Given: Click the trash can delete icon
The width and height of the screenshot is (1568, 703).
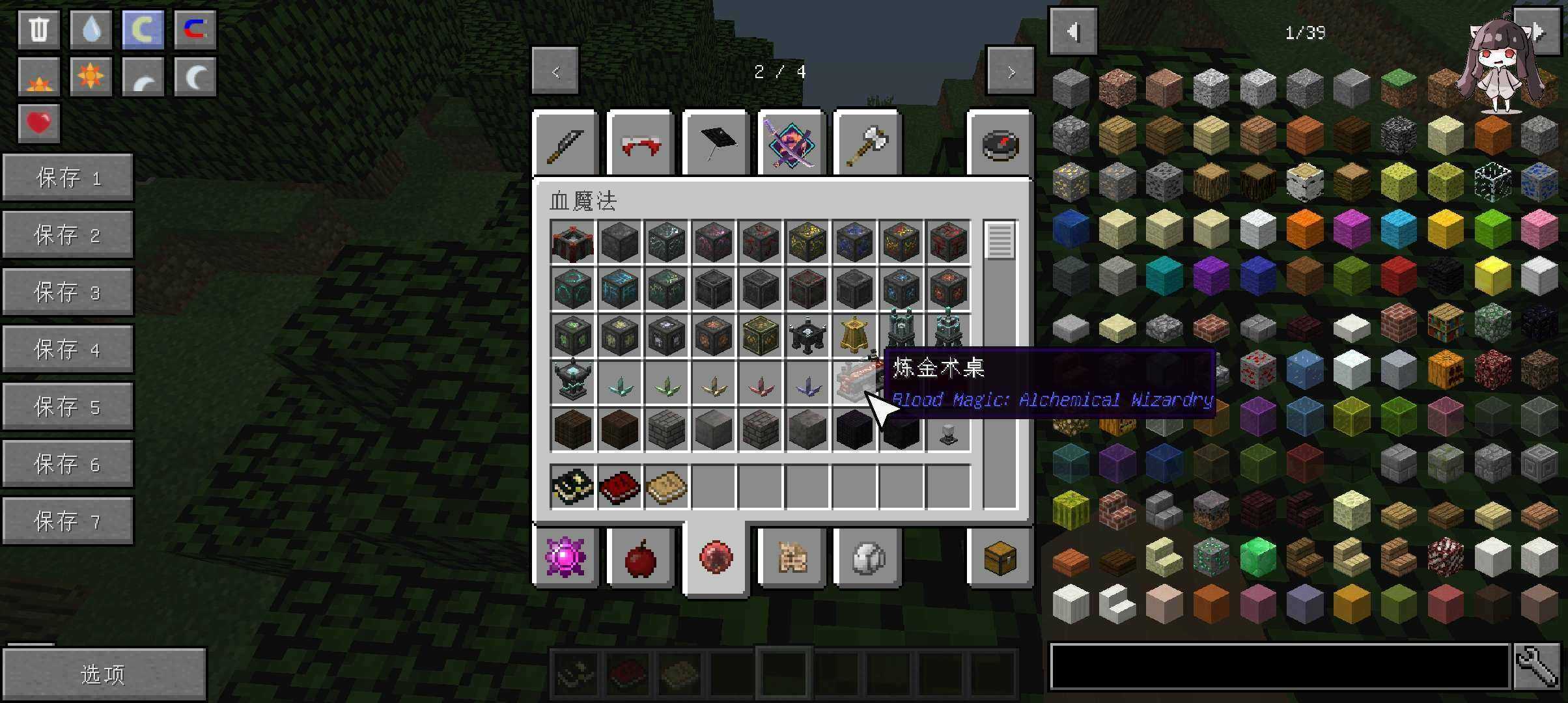Looking at the screenshot, I should point(39,30).
